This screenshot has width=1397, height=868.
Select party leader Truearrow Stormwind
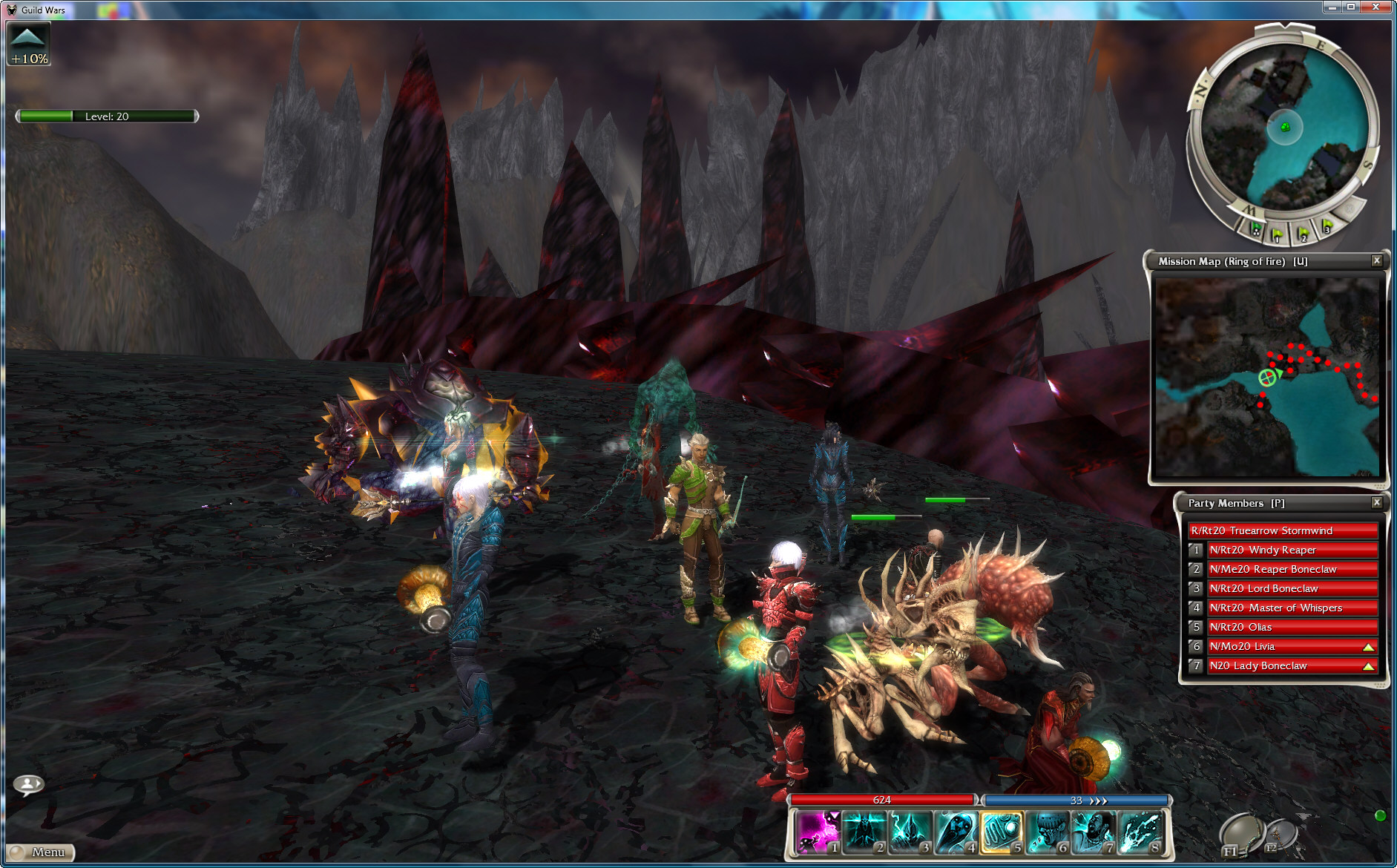point(1283,530)
